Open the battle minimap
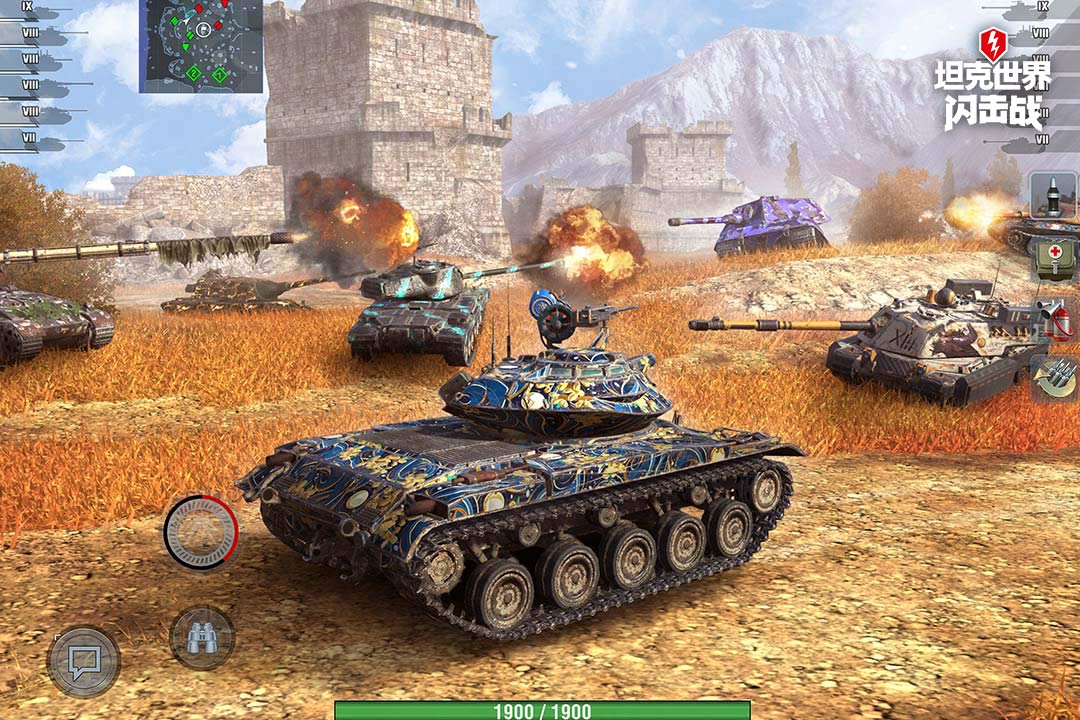The image size is (1080, 720). (200, 45)
